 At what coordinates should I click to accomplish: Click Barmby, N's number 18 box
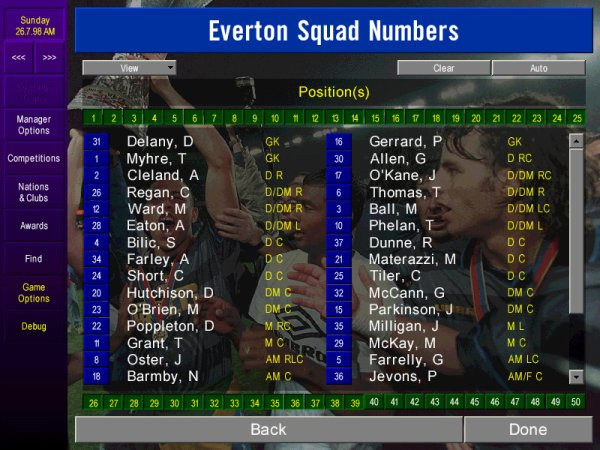click(96, 377)
